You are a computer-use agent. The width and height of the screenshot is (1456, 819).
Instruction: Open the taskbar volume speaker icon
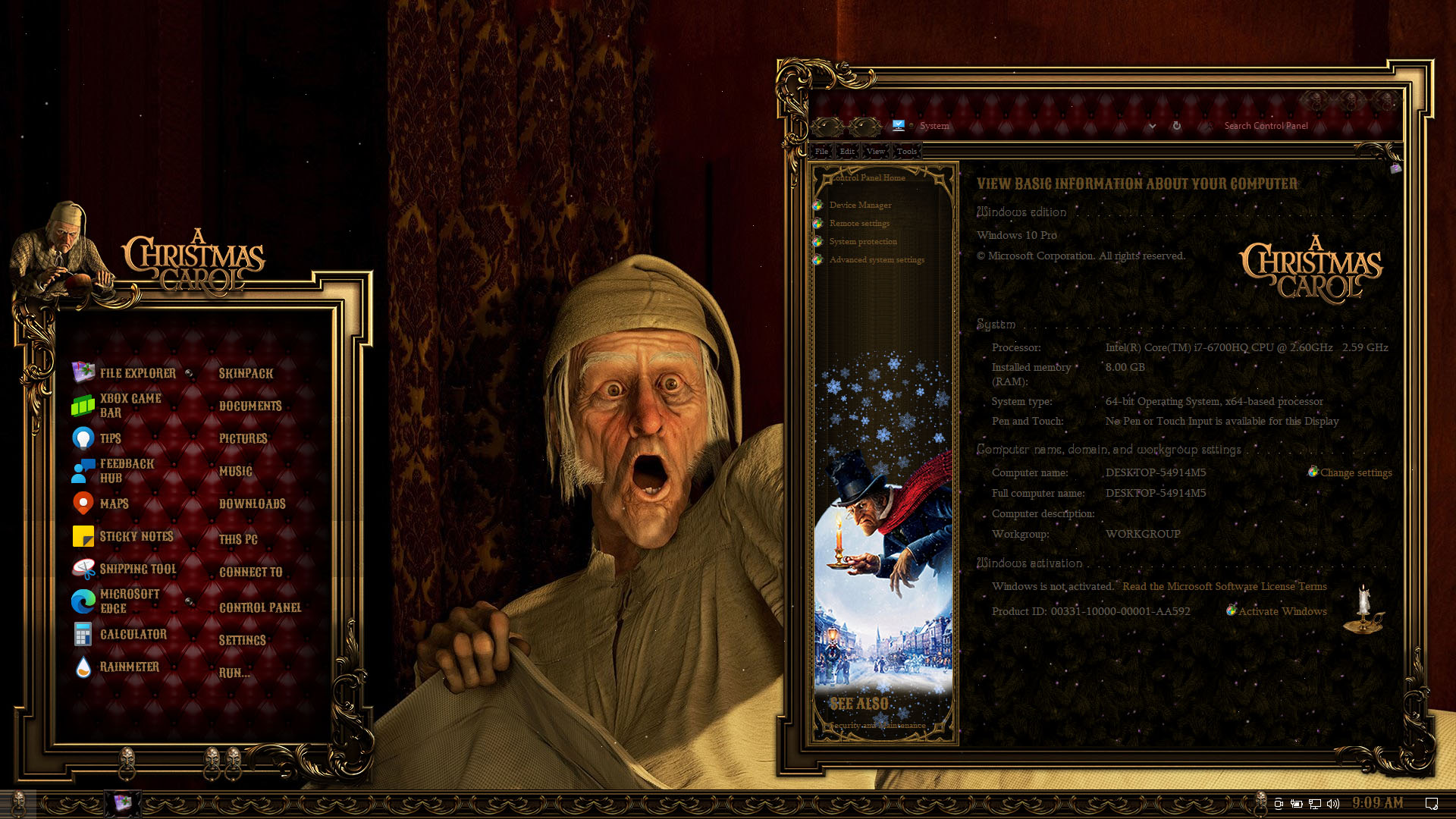(x=1333, y=803)
